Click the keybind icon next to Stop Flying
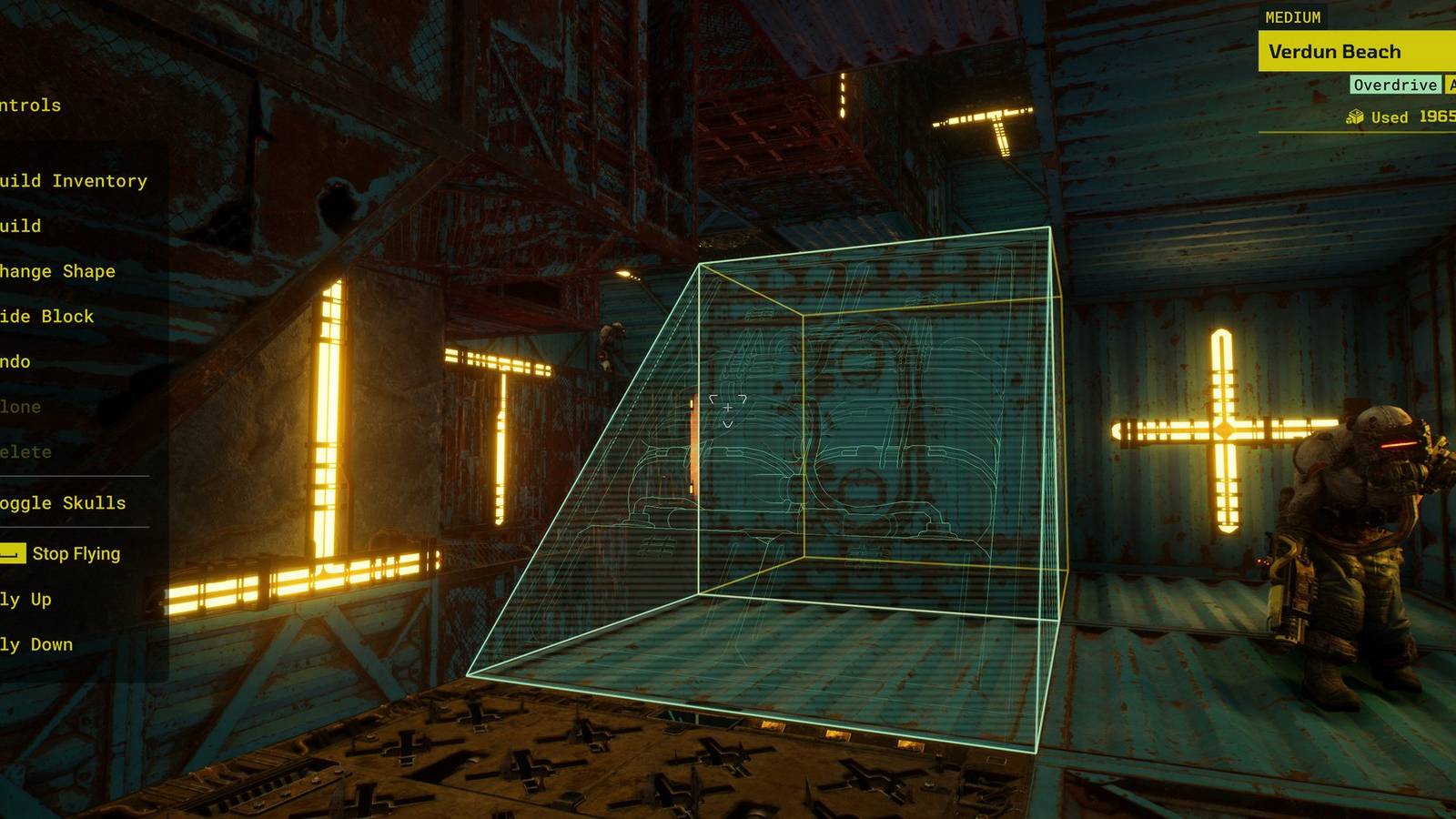 (11, 552)
